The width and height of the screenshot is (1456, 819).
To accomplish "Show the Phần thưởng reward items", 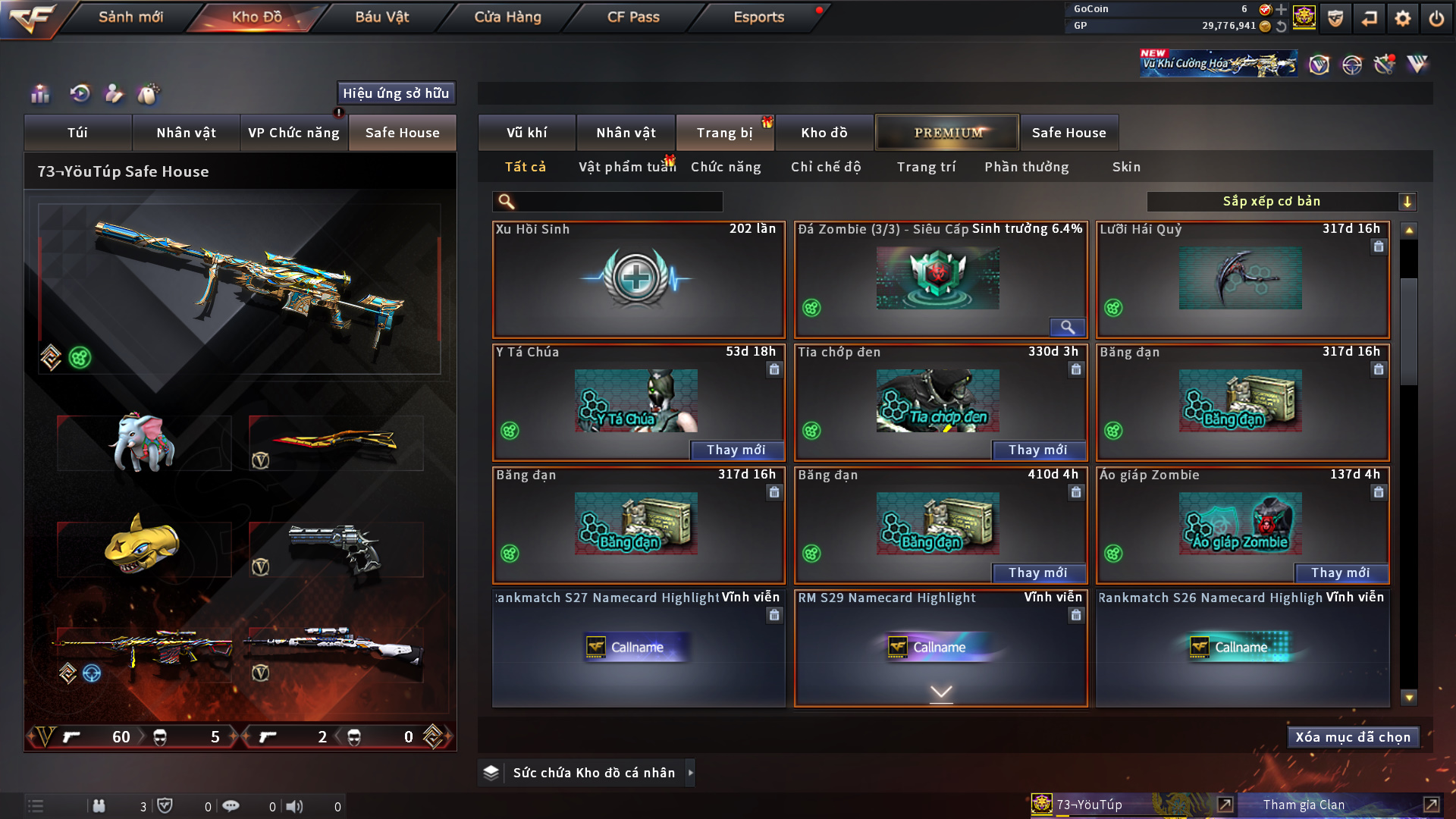I will (1026, 167).
